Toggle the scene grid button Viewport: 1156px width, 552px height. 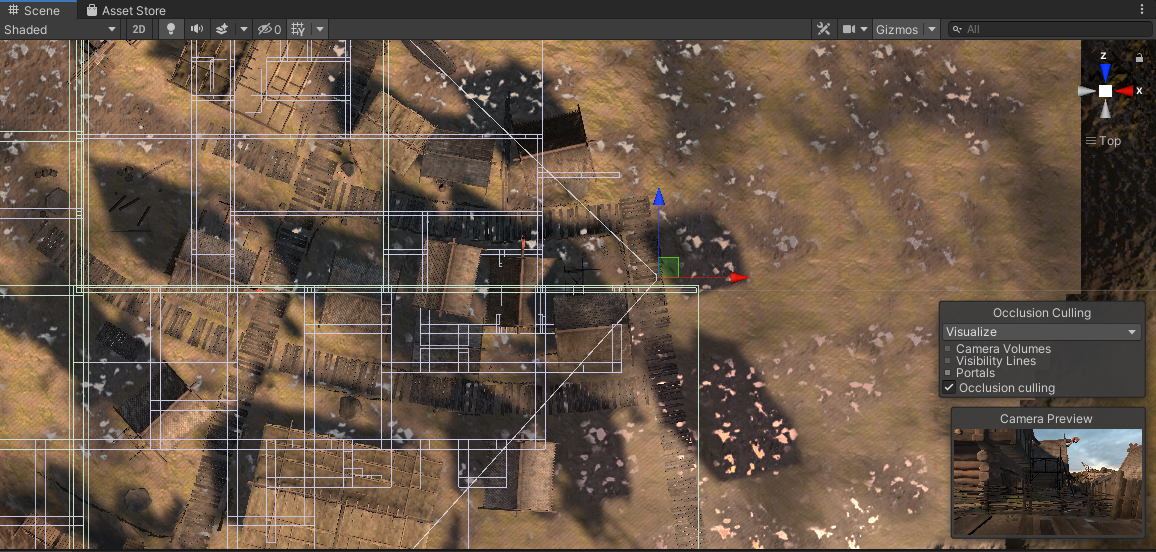[x=298, y=29]
